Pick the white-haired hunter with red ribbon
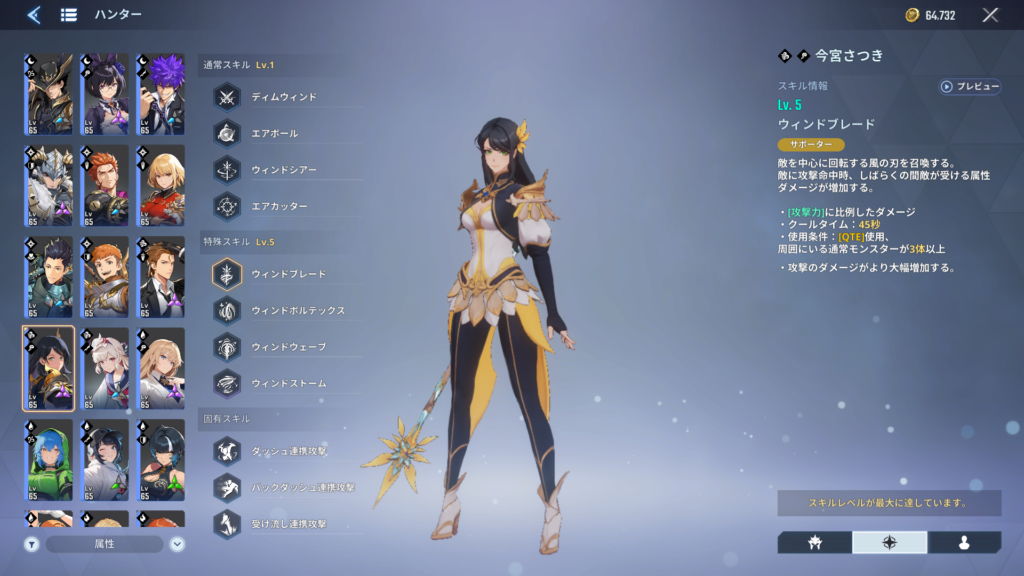This screenshot has height=576, width=1024. [104, 368]
